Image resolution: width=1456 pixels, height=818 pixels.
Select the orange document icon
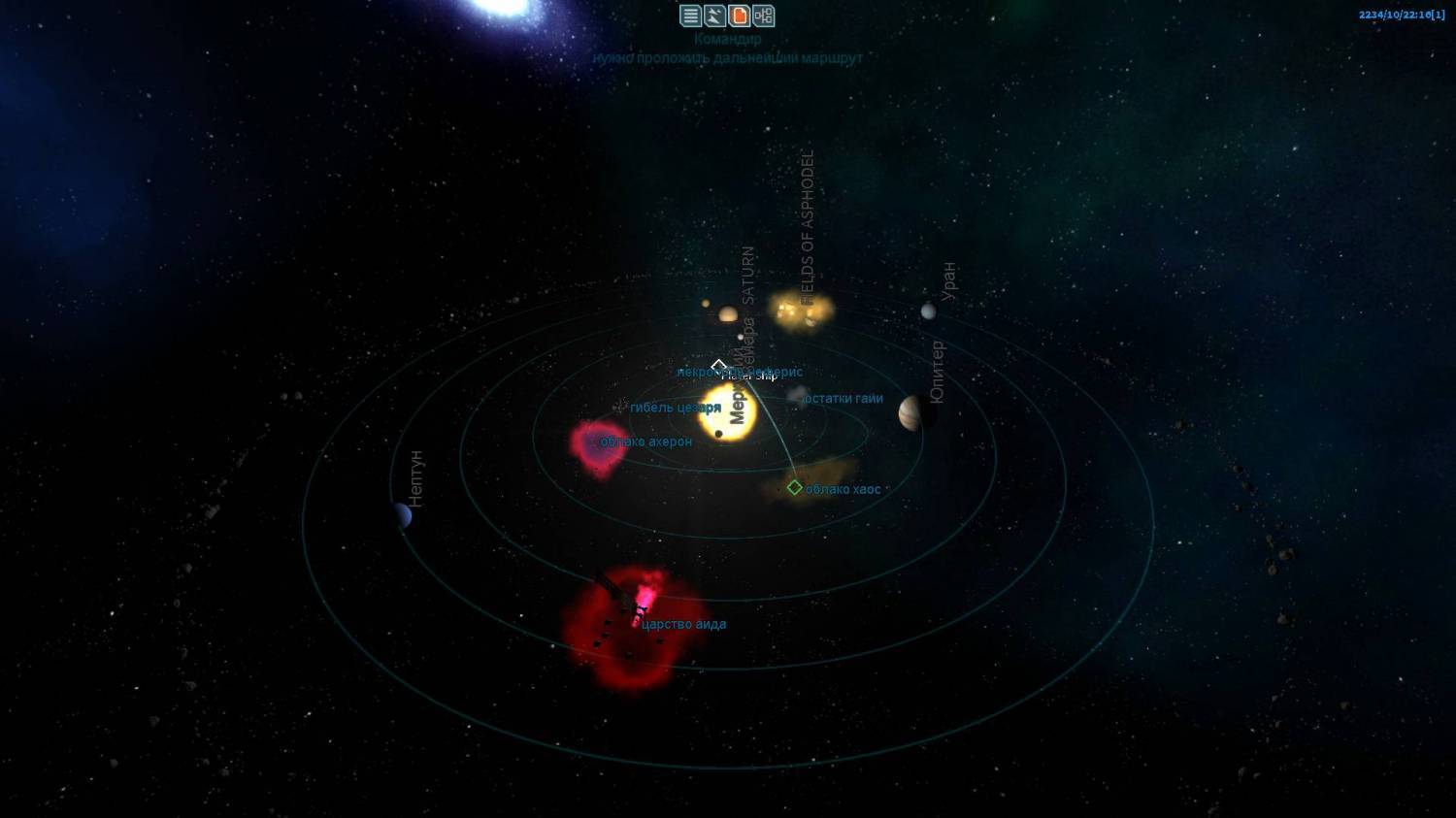click(740, 16)
